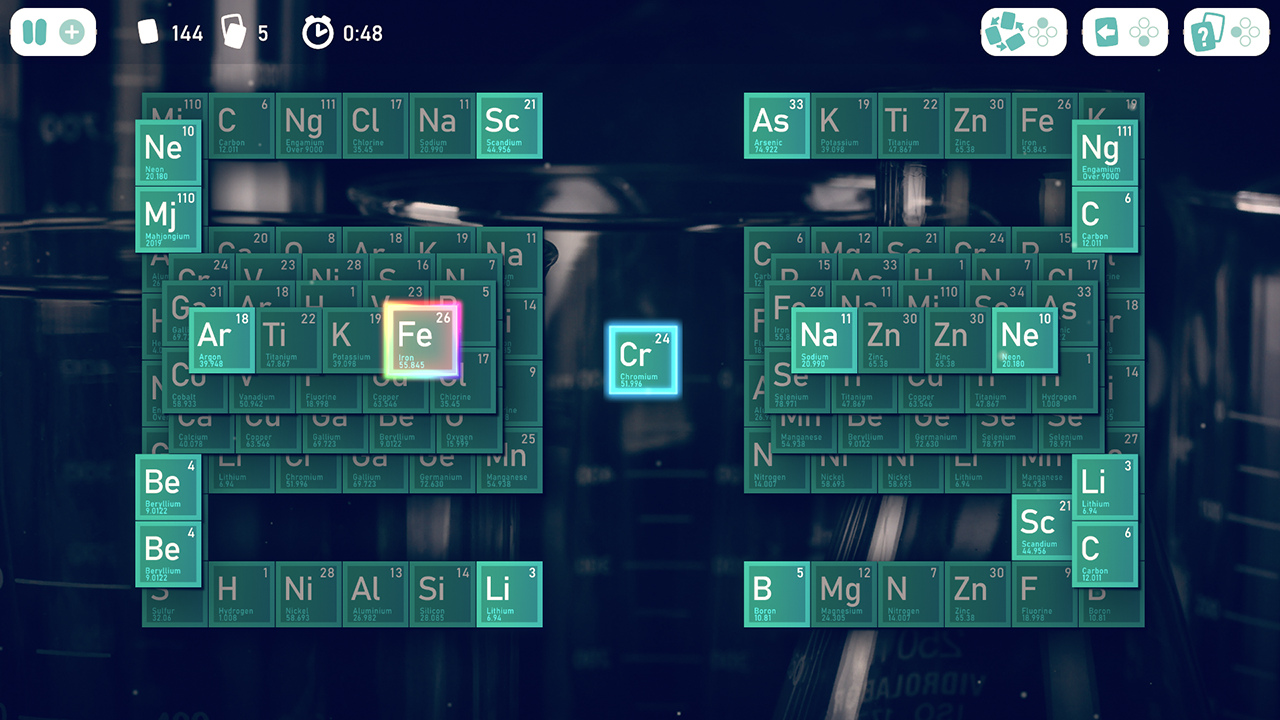Pick the Sc Scandium tile in the top-left row

click(x=509, y=127)
